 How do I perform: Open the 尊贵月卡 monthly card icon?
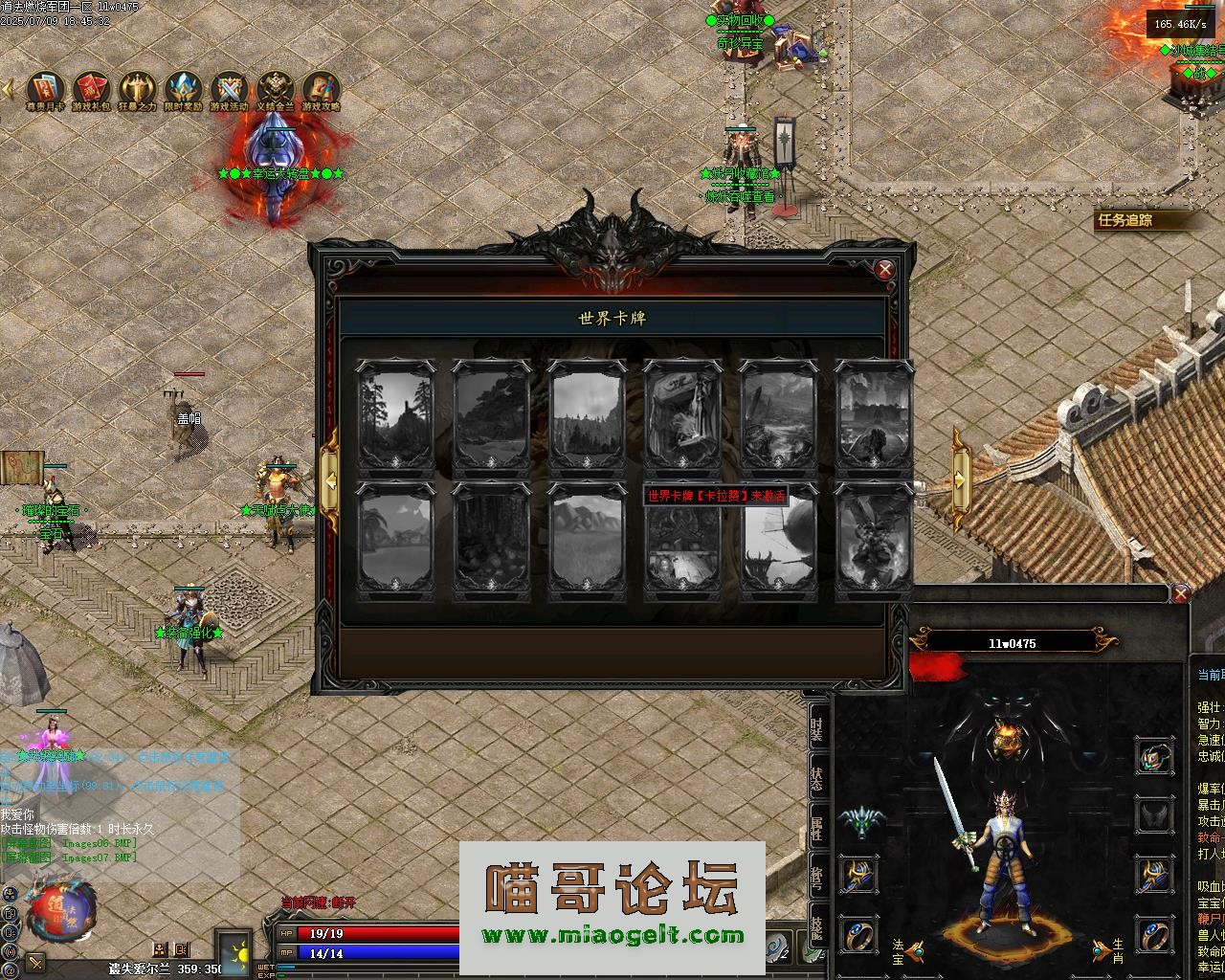coord(45,89)
